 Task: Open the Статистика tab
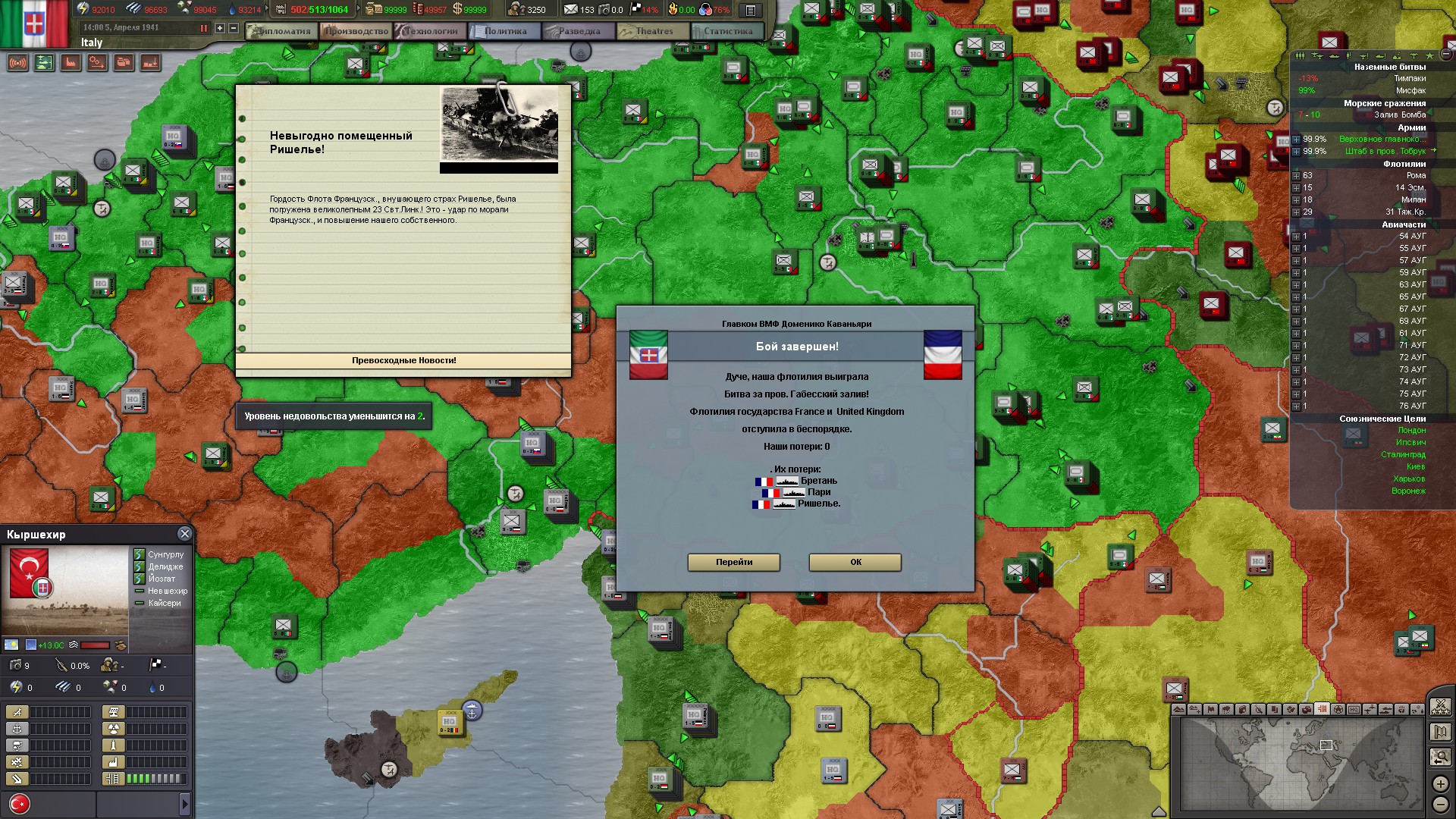727,31
